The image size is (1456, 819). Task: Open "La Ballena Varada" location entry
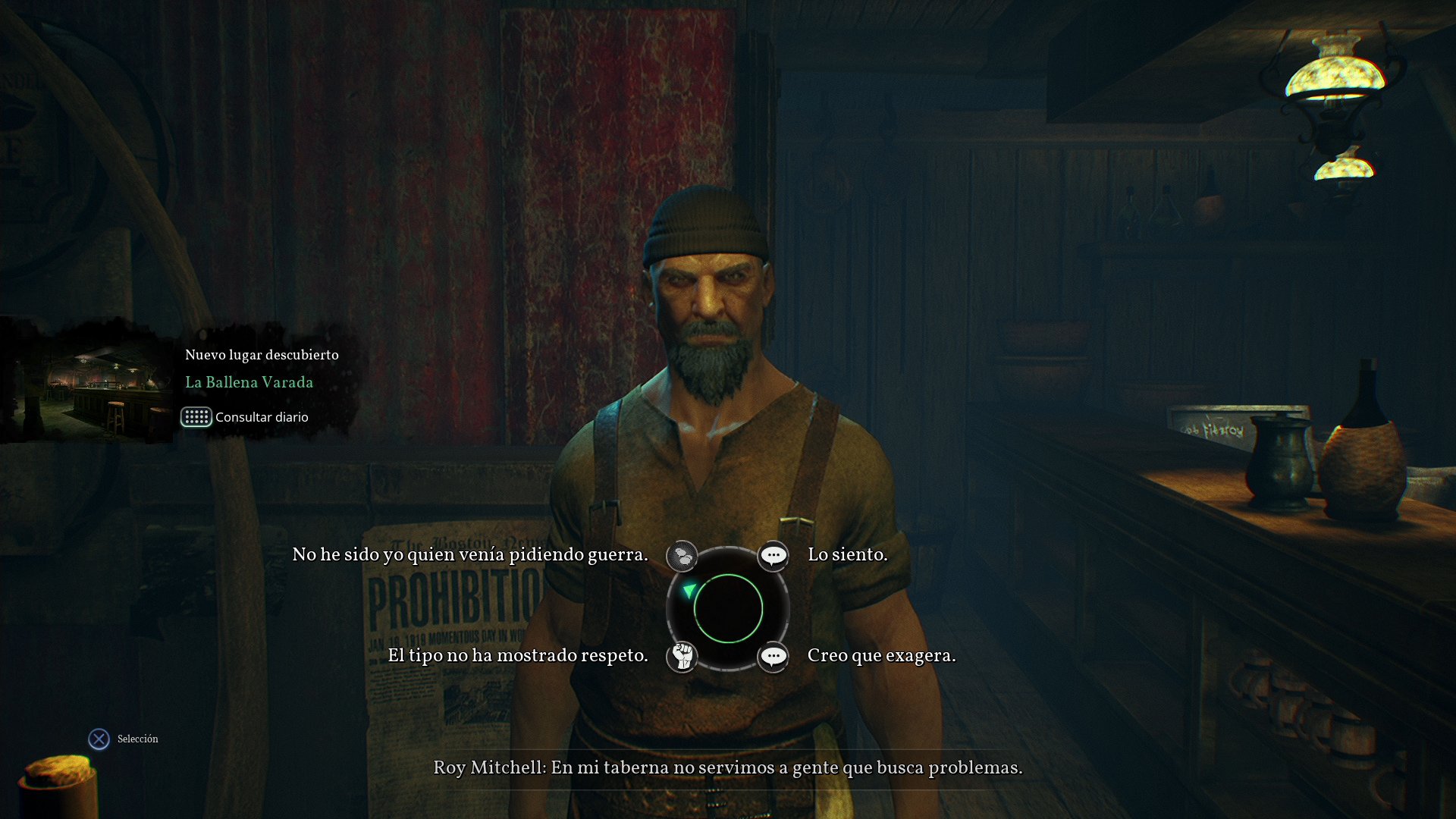pos(249,382)
